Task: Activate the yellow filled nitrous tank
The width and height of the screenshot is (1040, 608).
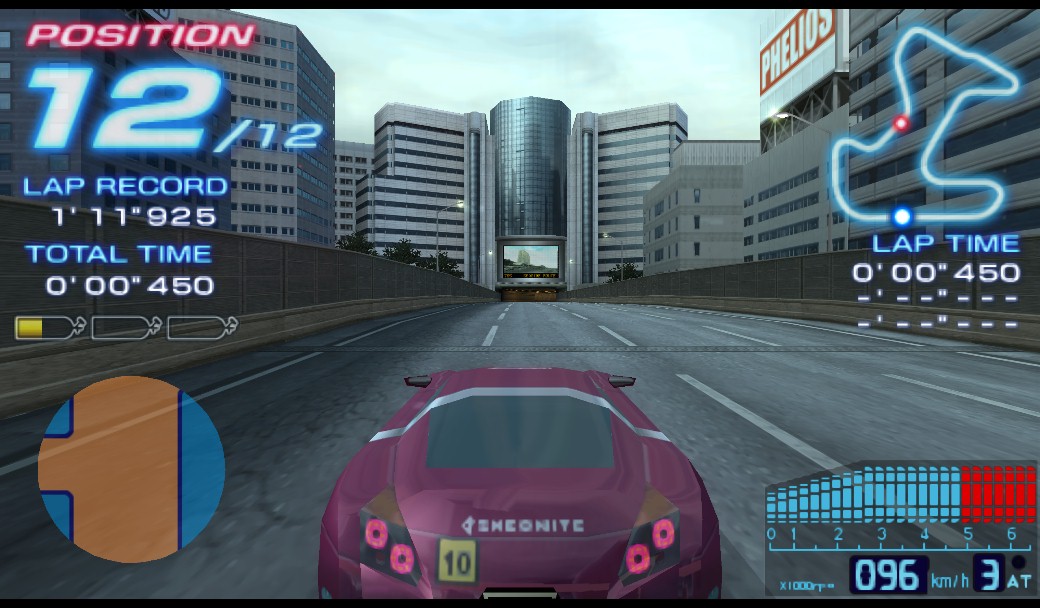Action: (x=48, y=327)
